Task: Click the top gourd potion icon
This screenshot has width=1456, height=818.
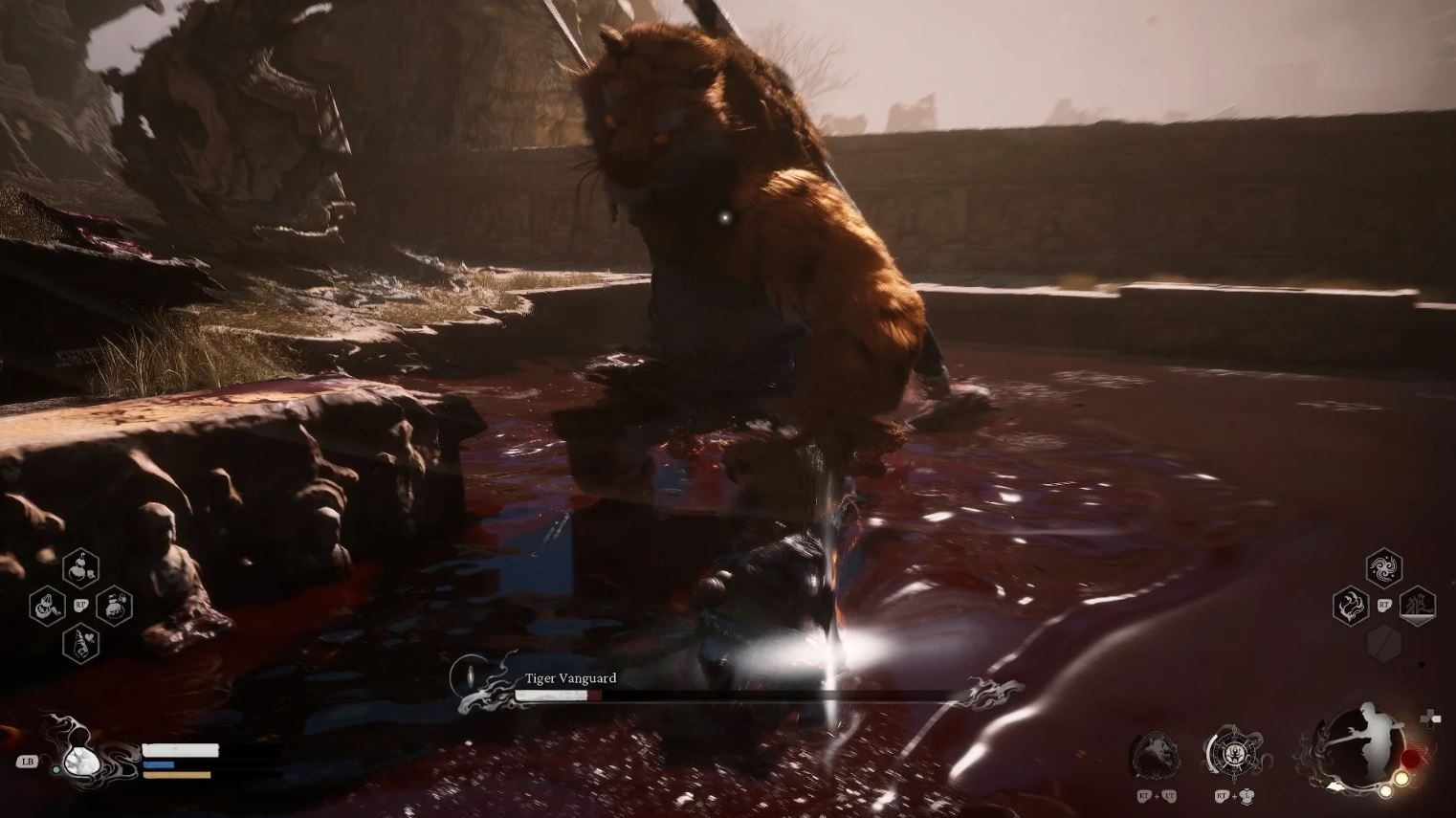Action: [x=80, y=568]
